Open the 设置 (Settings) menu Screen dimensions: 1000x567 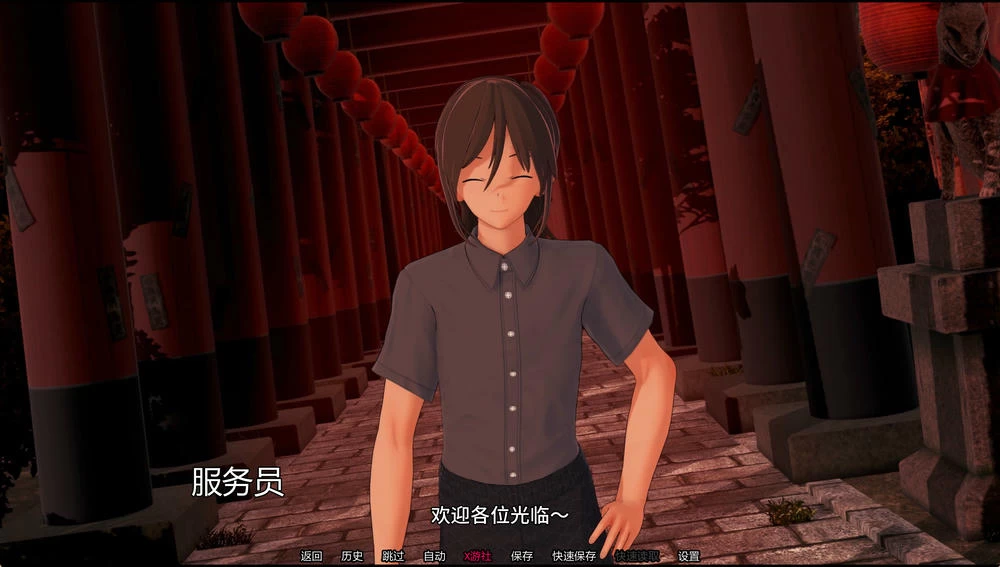point(689,556)
